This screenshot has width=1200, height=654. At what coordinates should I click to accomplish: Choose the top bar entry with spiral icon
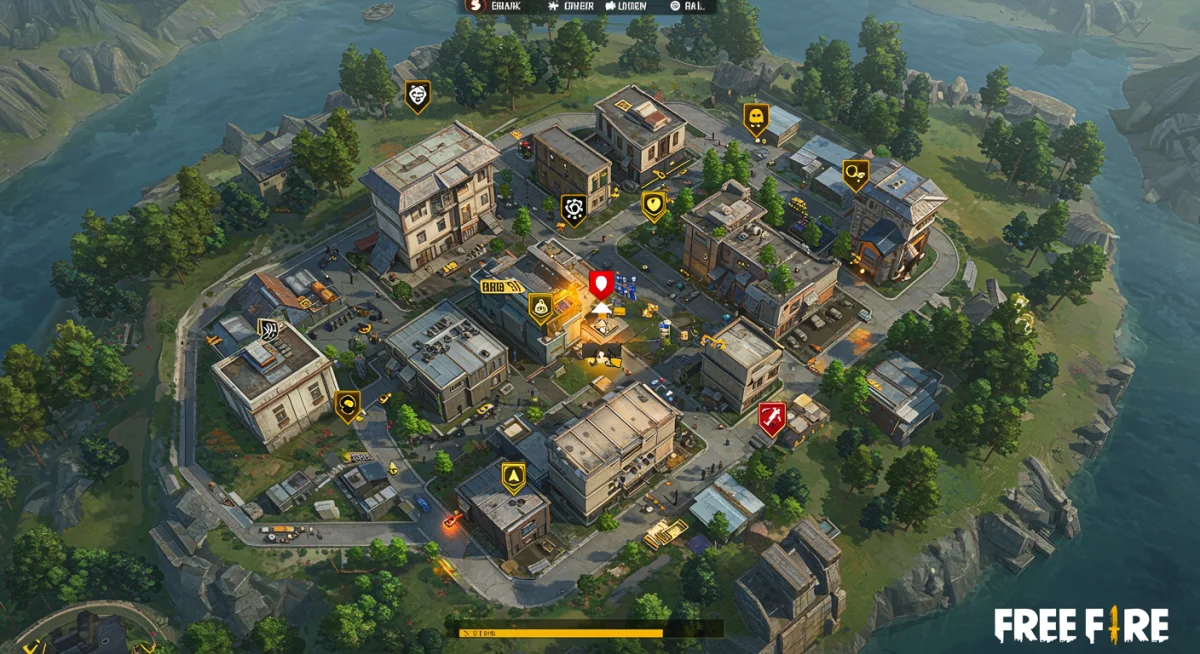click(x=675, y=6)
